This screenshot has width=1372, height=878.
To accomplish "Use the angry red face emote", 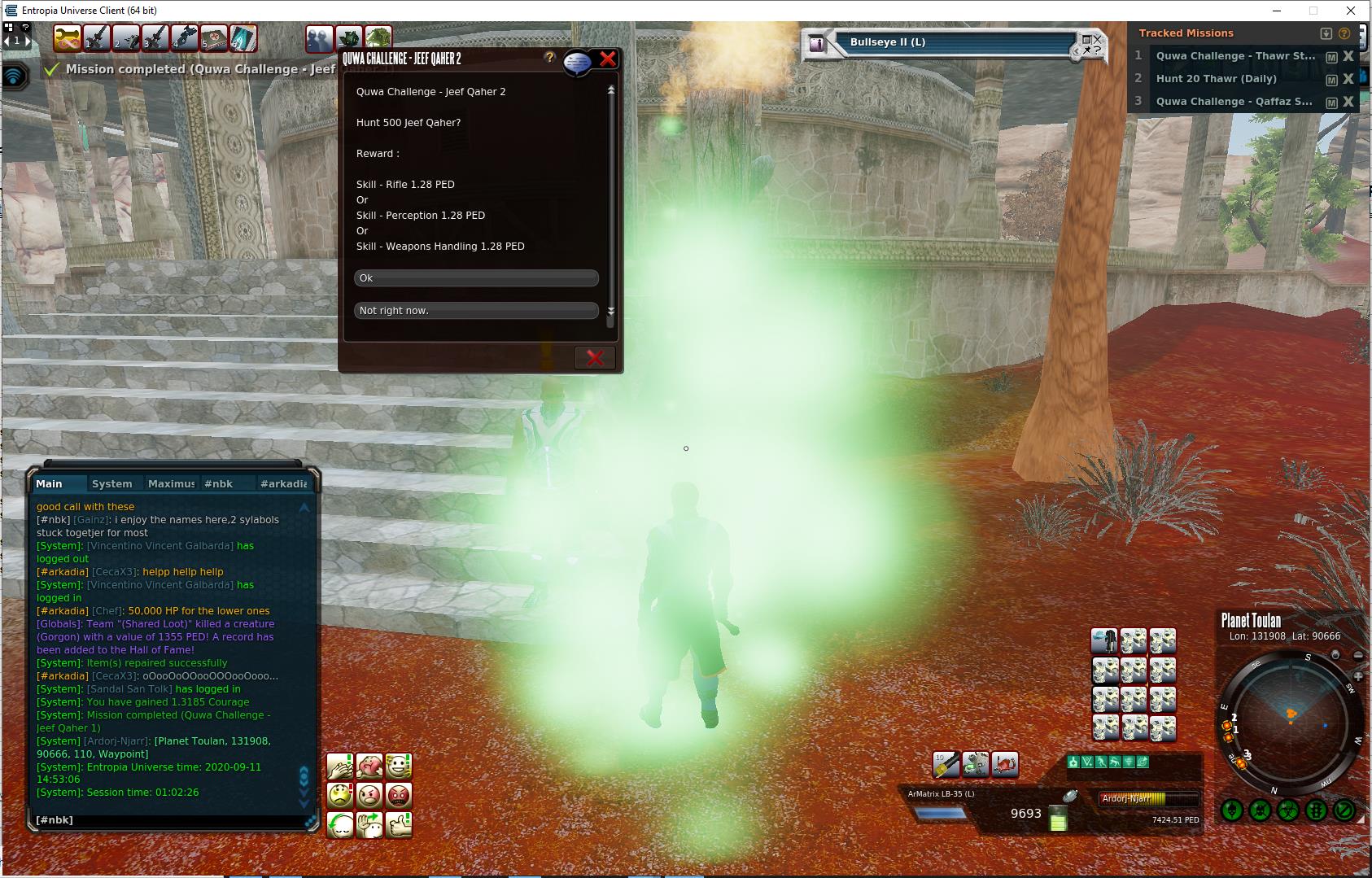I will tap(399, 795).
